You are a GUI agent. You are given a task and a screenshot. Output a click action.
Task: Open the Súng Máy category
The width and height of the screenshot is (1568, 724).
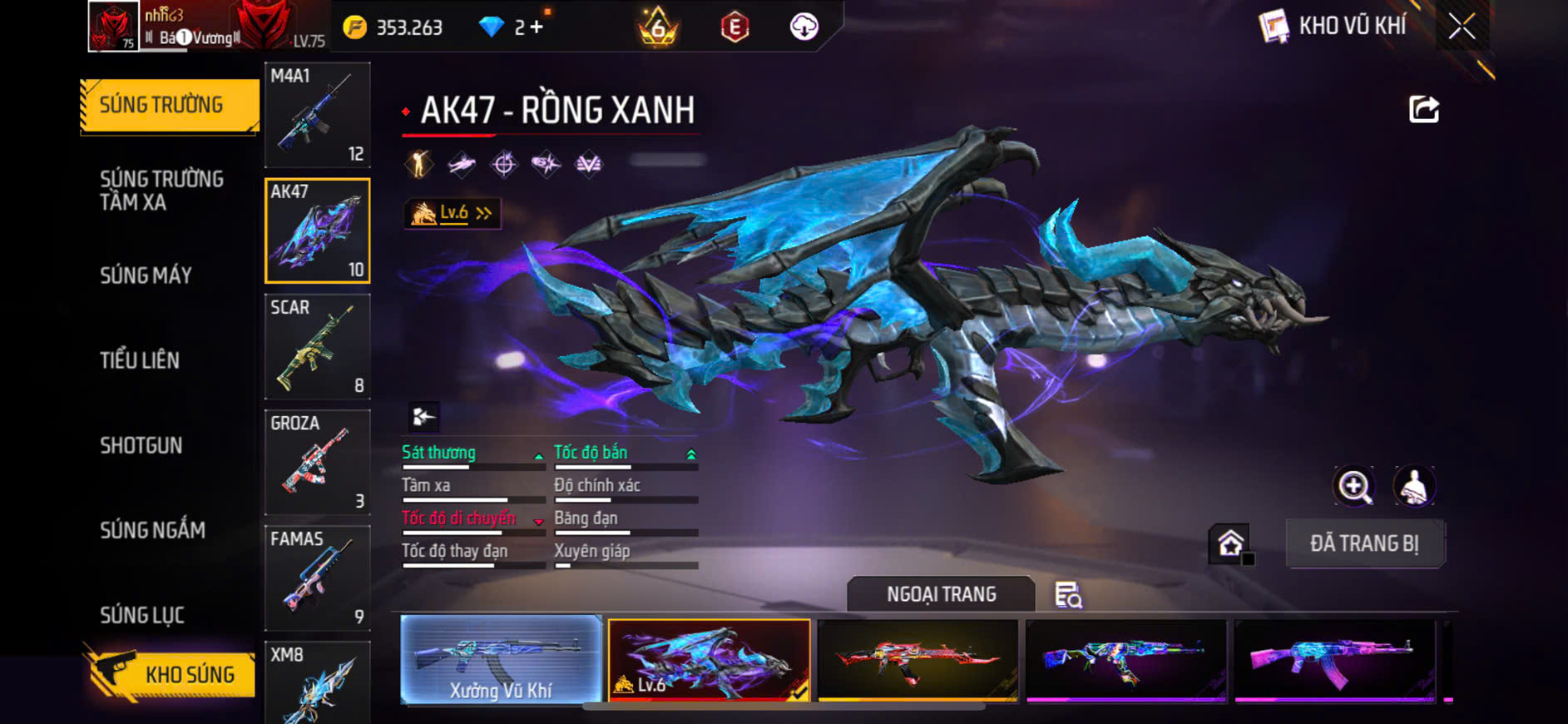coord(146,275)
